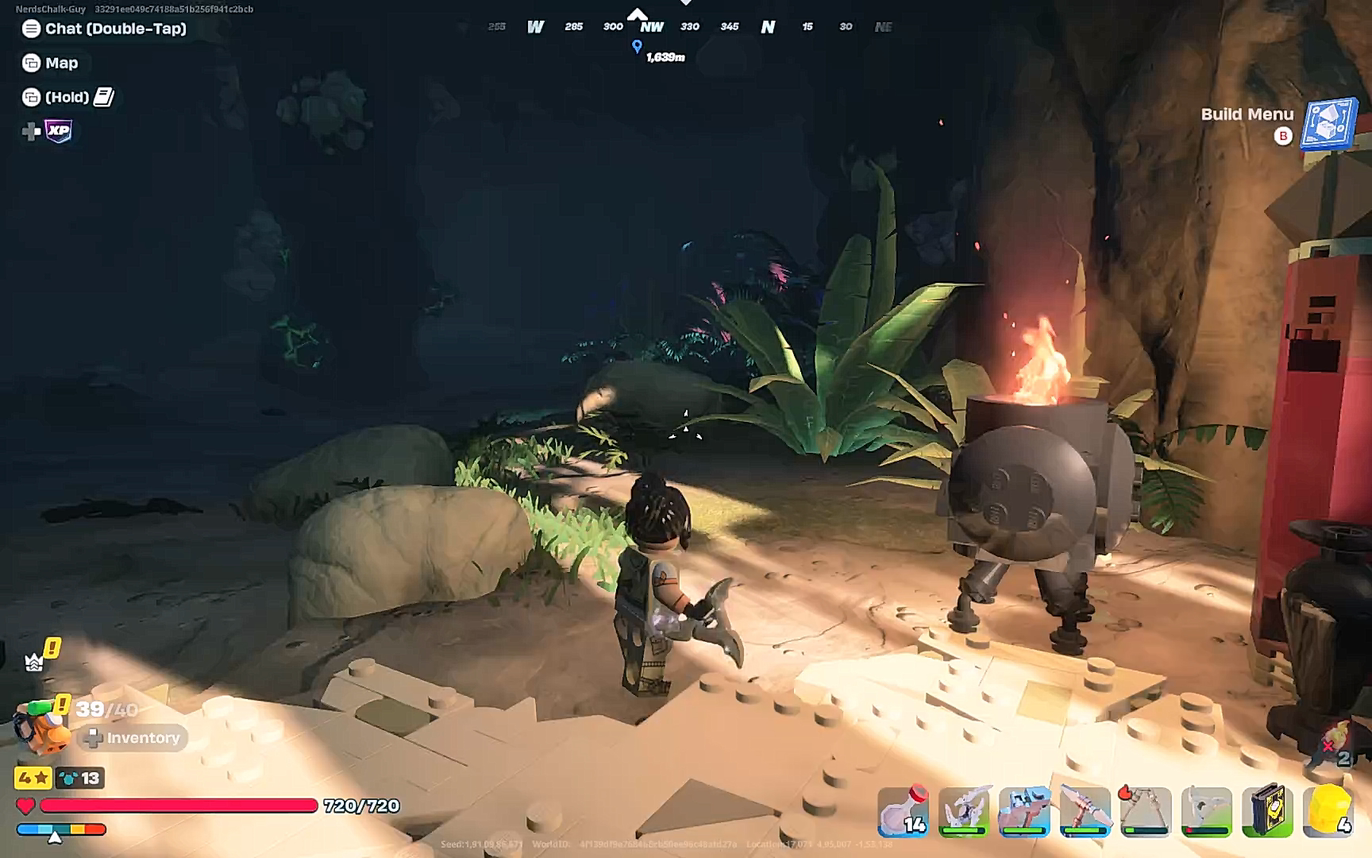Select the potion flask slot with 14

tap(903, 811)
